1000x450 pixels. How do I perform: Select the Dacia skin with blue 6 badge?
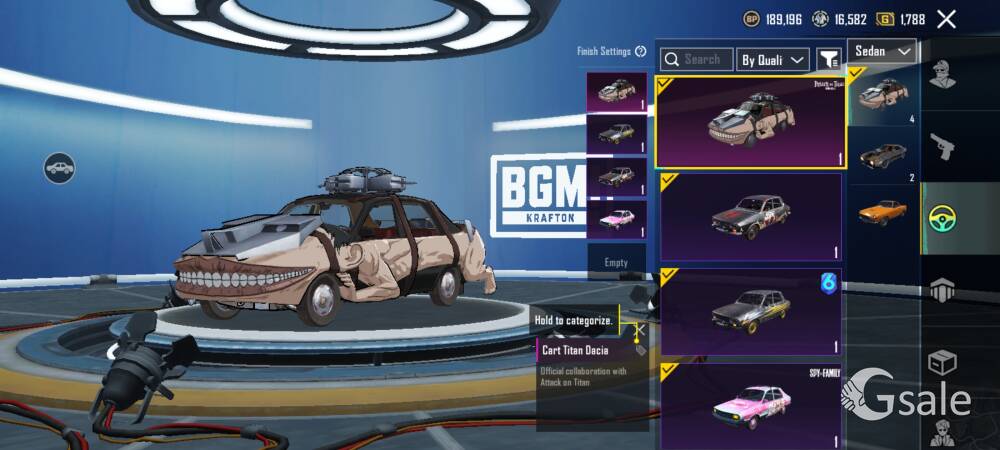(x=750, y=311)
